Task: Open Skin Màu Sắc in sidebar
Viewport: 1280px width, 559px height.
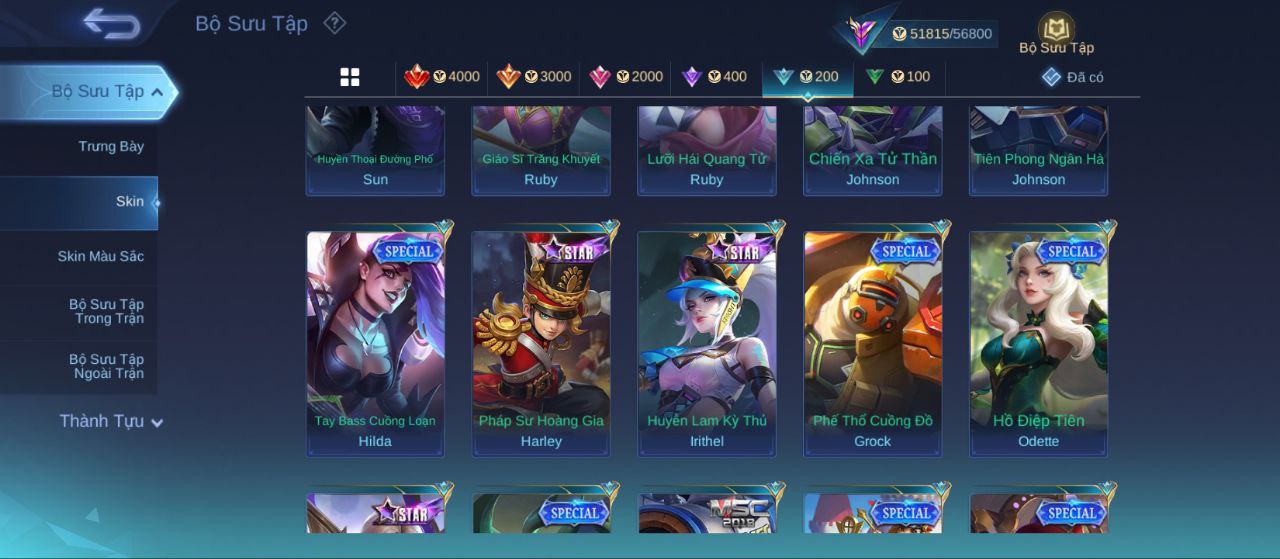Action: click(100, 257)
